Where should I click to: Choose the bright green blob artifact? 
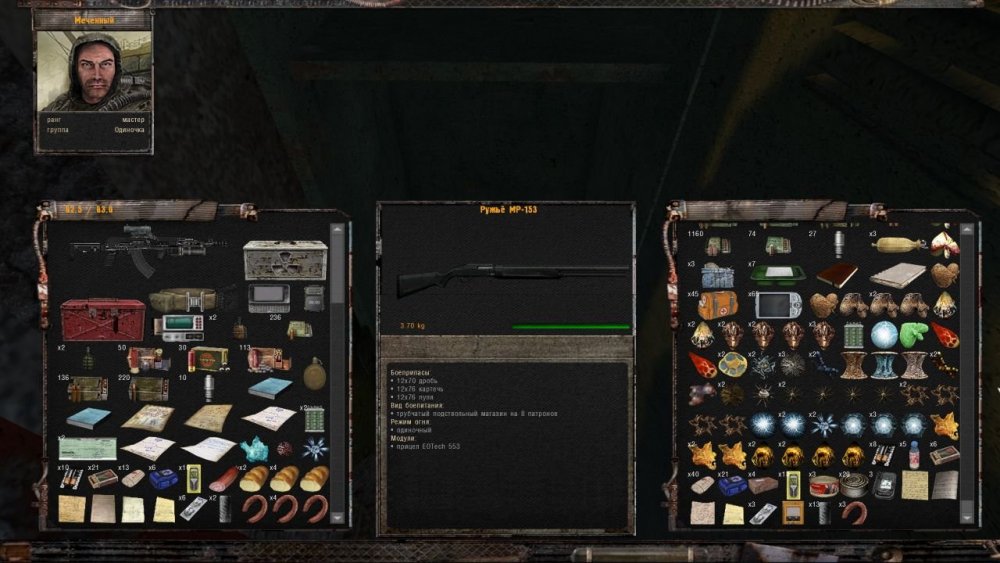pos(915,335)
